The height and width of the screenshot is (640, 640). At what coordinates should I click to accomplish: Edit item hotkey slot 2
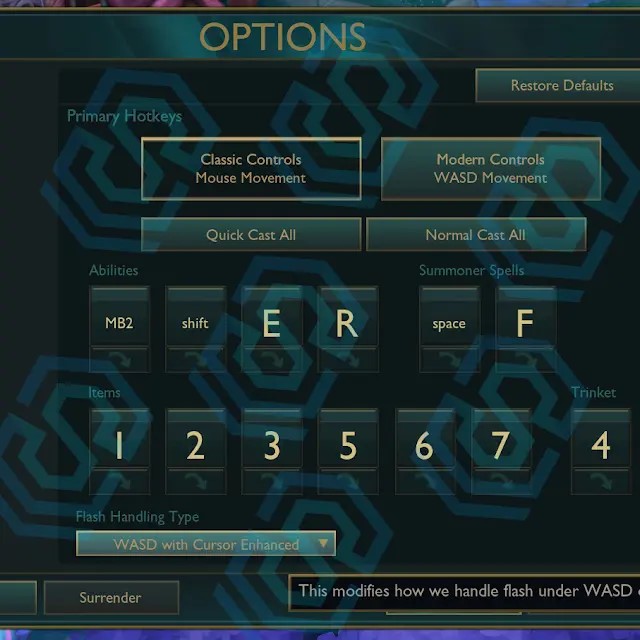tap(195, 445)
